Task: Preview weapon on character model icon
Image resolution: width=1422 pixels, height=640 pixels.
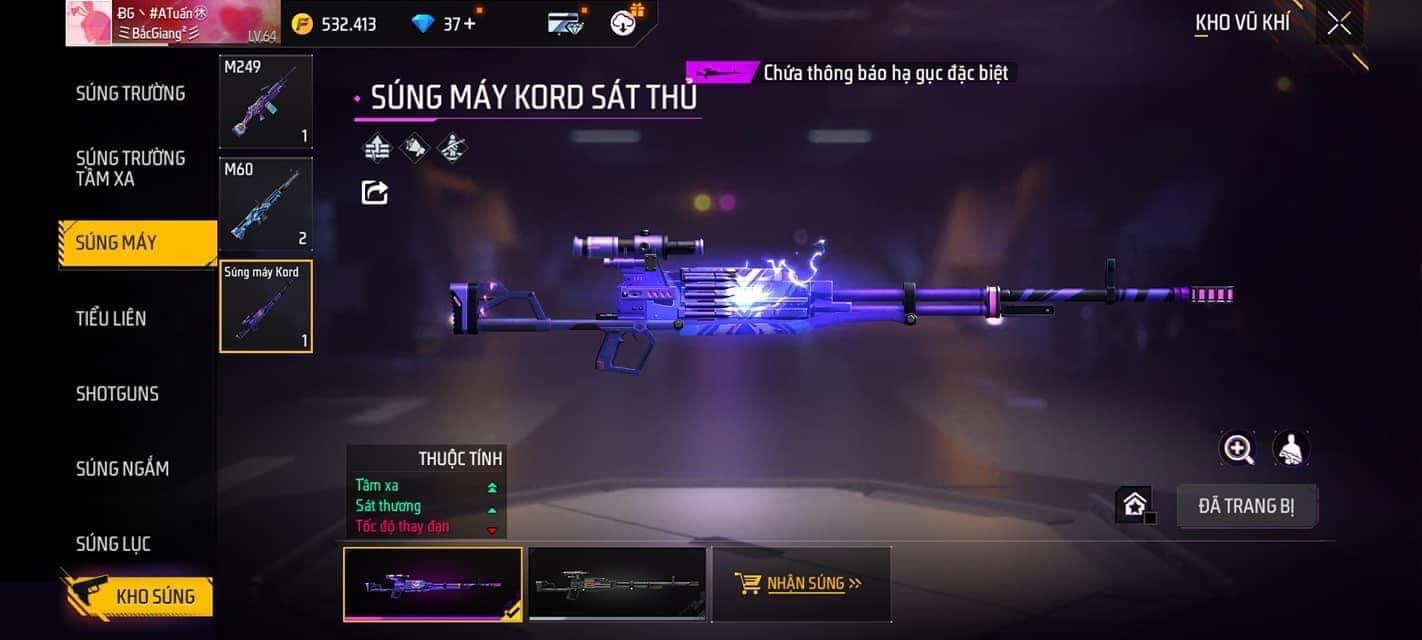Action: (1291, 449)
